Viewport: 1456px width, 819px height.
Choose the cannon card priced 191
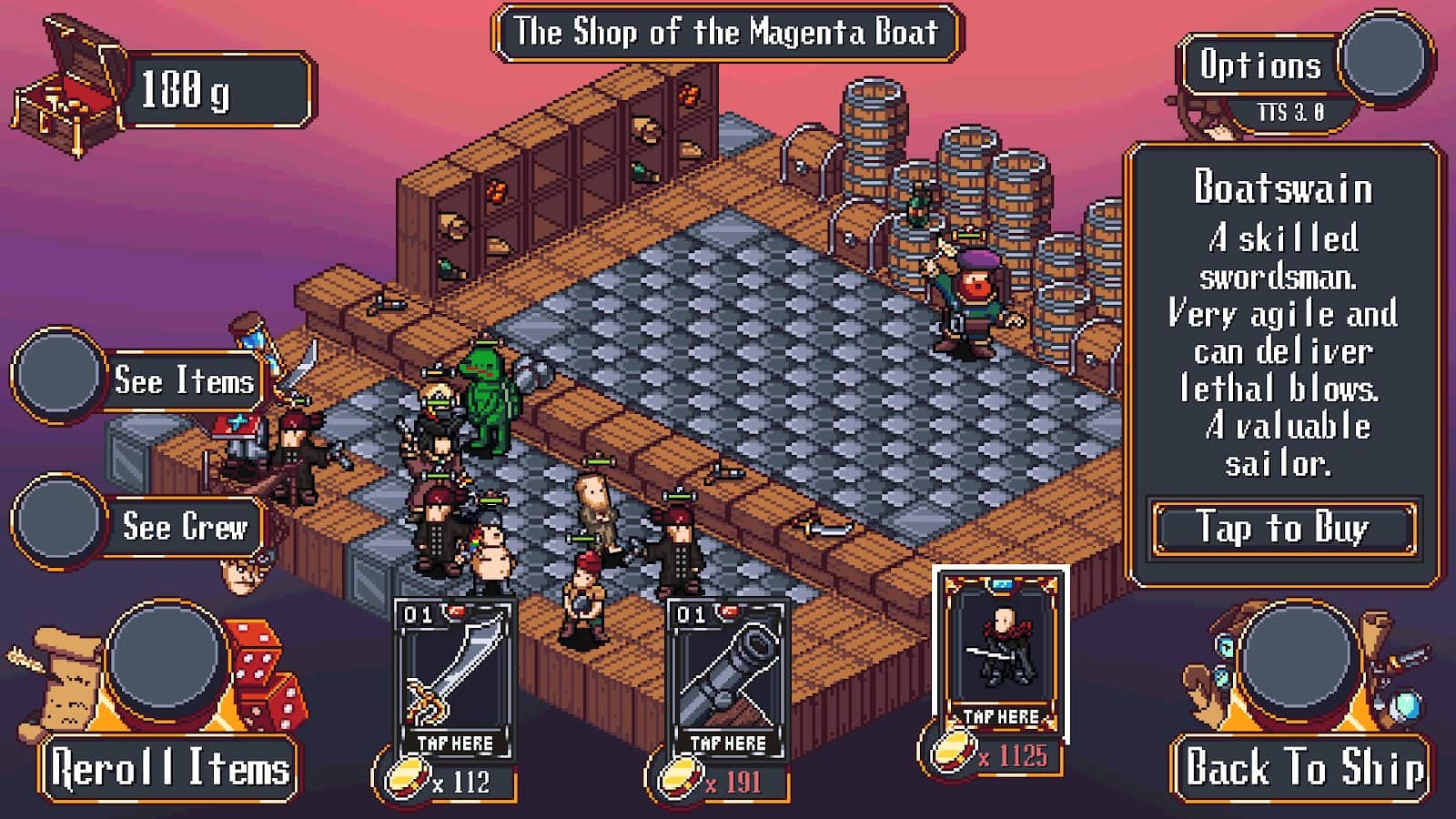727,680
